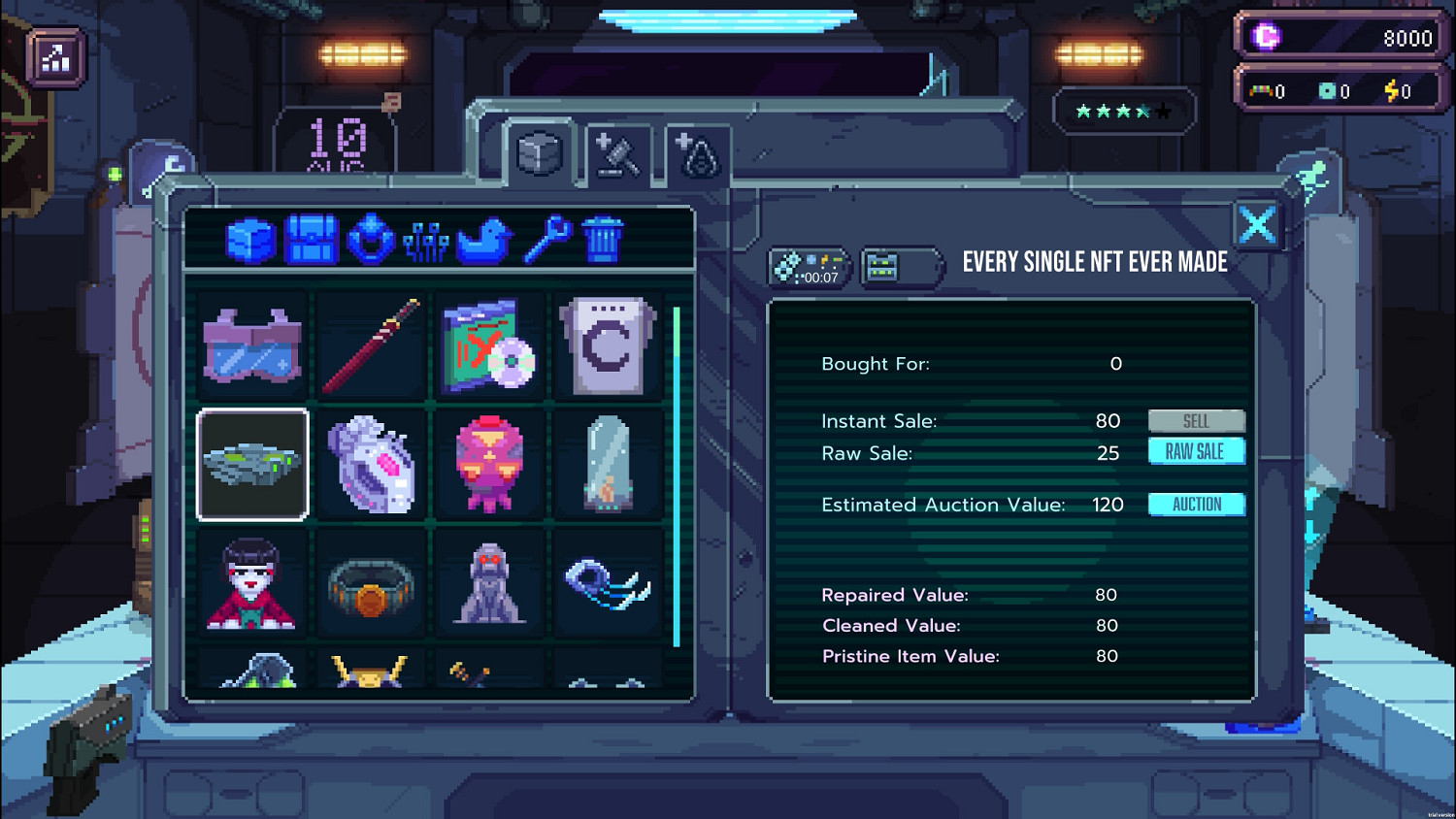This screenshot has height=819, width=1456.
Task: Click the greyed-out SELL button
Action: click(x=1197, y=420)
